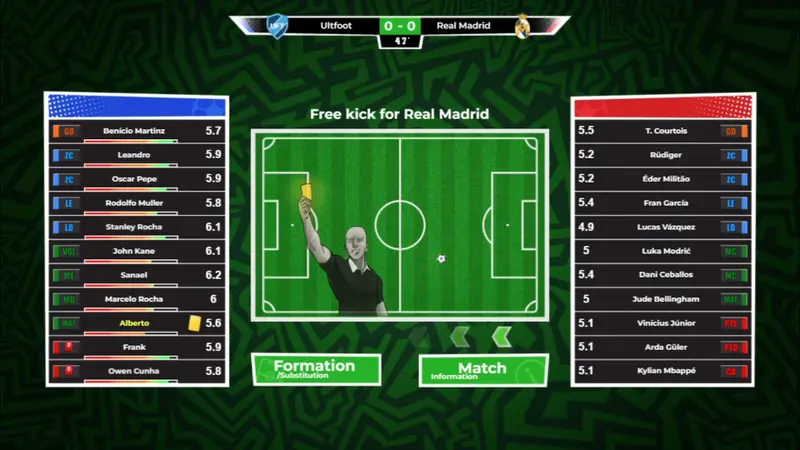Select Lucas Vázquez player row
The image size is (800, 450).
(x=662, y=227)
